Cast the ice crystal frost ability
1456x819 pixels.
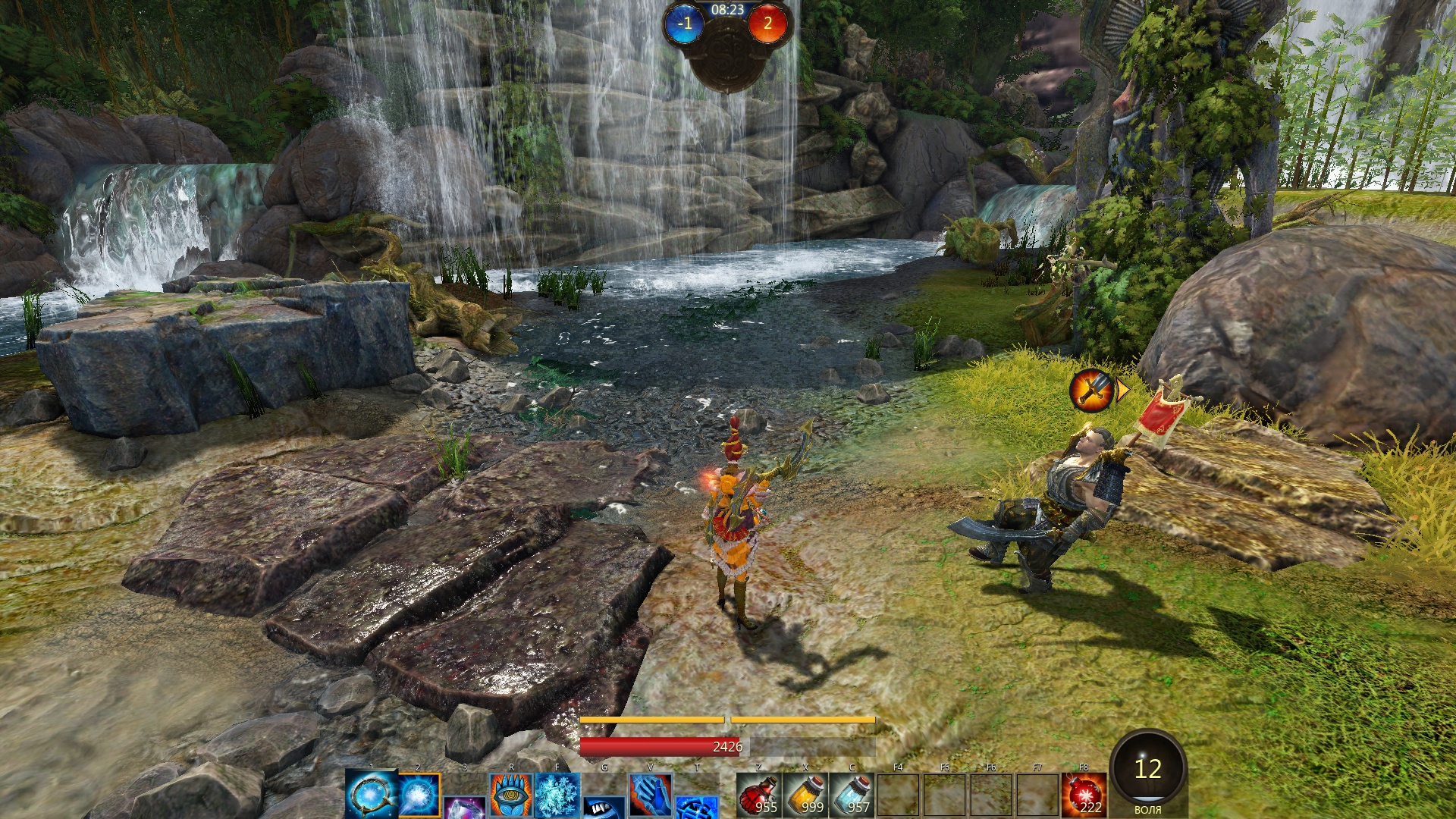pyautogui.click(x=557, y=795)
